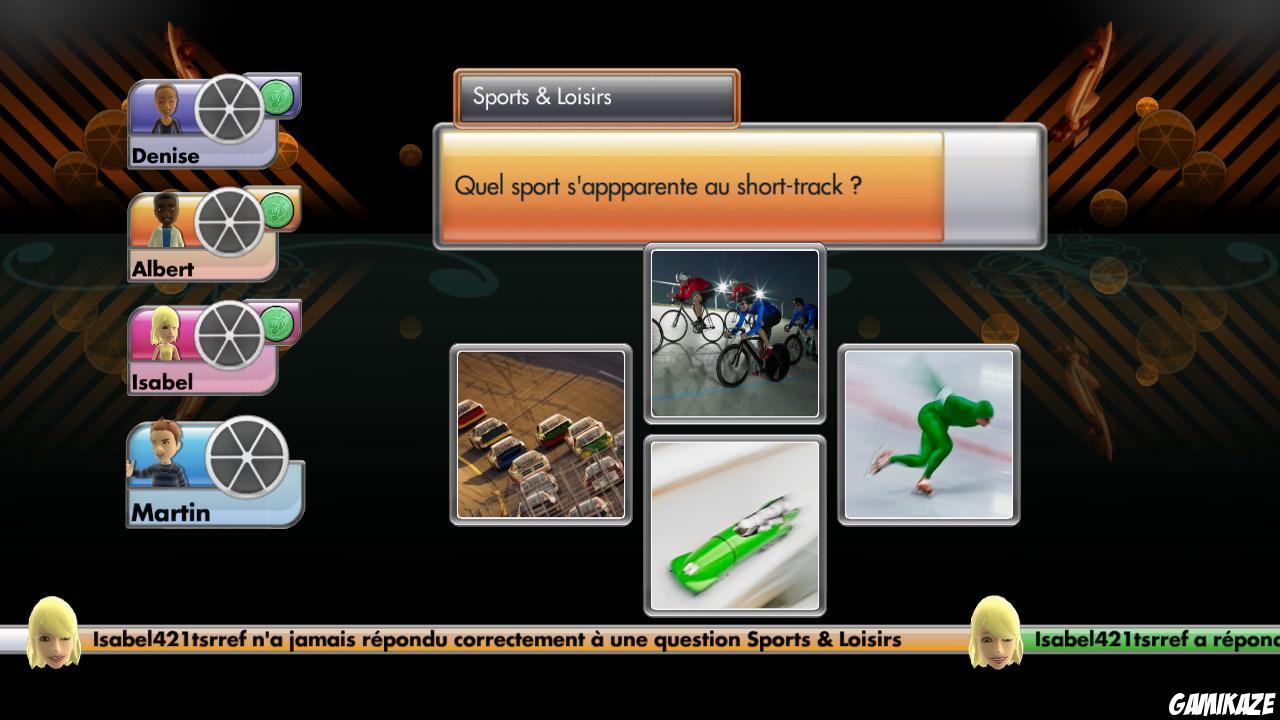Viewport: 1280px width, 720px height.
Task: Select the track cycling answer image
Action: click(735, 330)
